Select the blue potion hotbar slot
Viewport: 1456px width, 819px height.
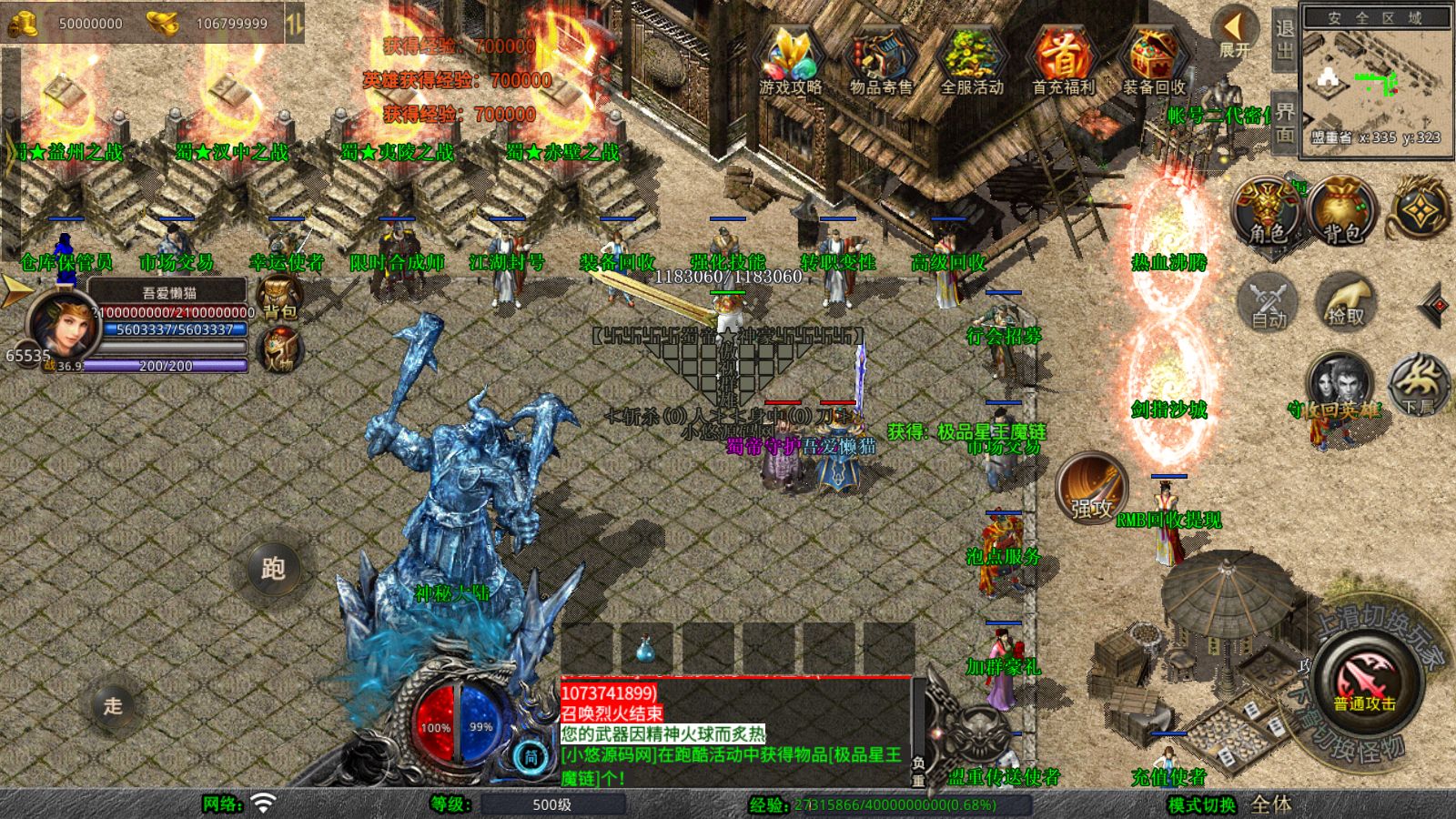645,648
